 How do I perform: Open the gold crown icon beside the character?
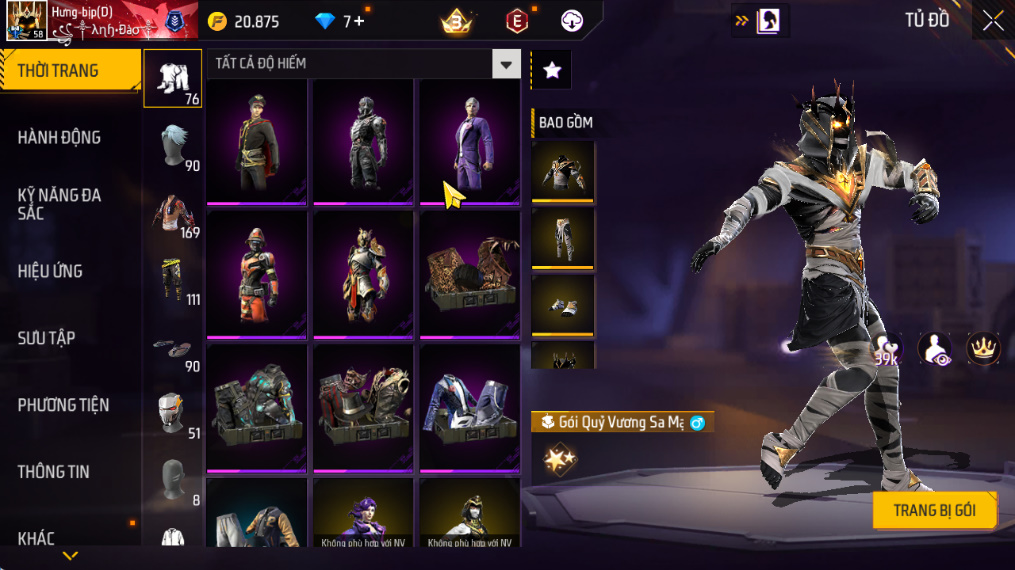pyautogui.click(x=983, y=347)
